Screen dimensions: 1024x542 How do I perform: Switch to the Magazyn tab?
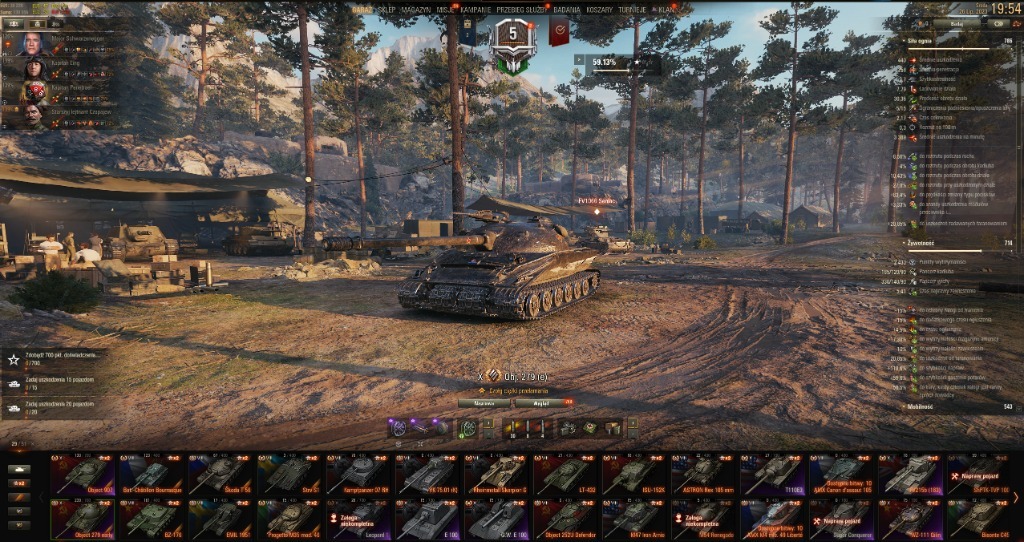pos(416,9)
